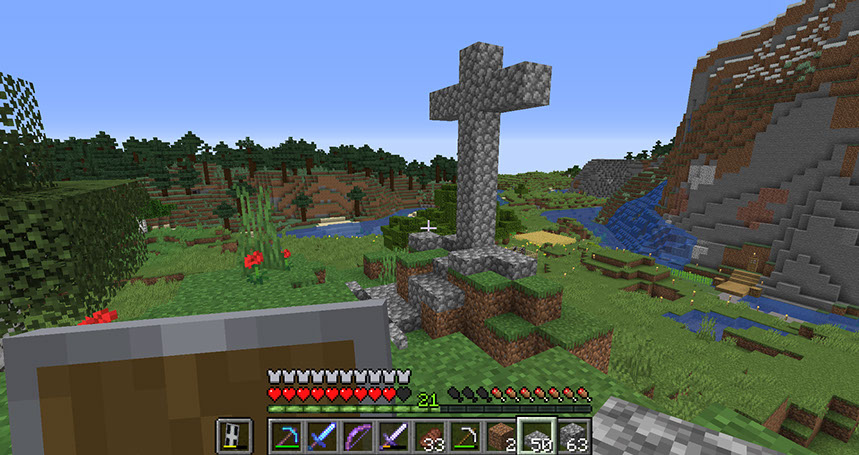
Task: Click the off-hand shield slot
Action: click(x=232, y=436)
